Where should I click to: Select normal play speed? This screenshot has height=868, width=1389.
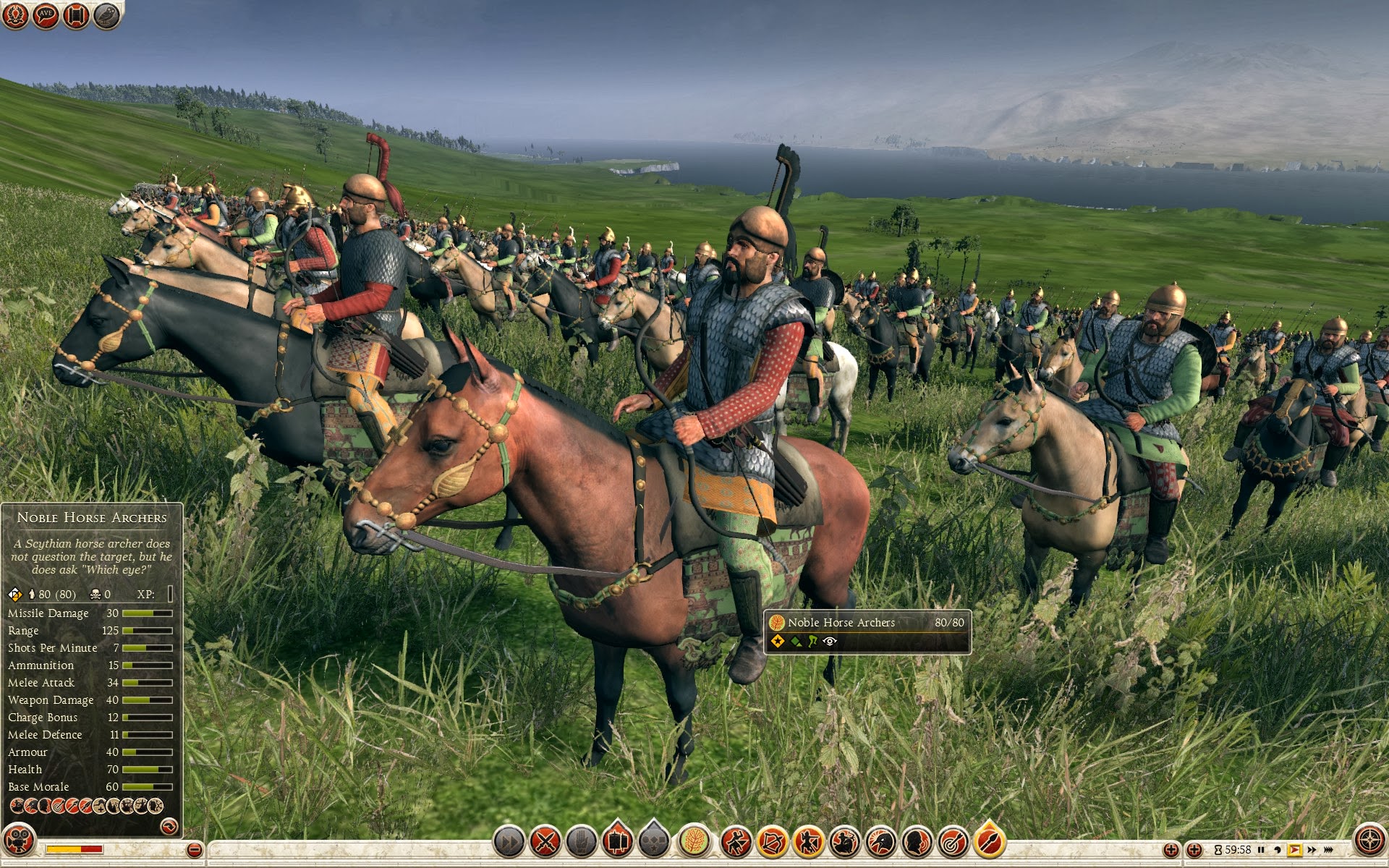tap(1294, 850)
